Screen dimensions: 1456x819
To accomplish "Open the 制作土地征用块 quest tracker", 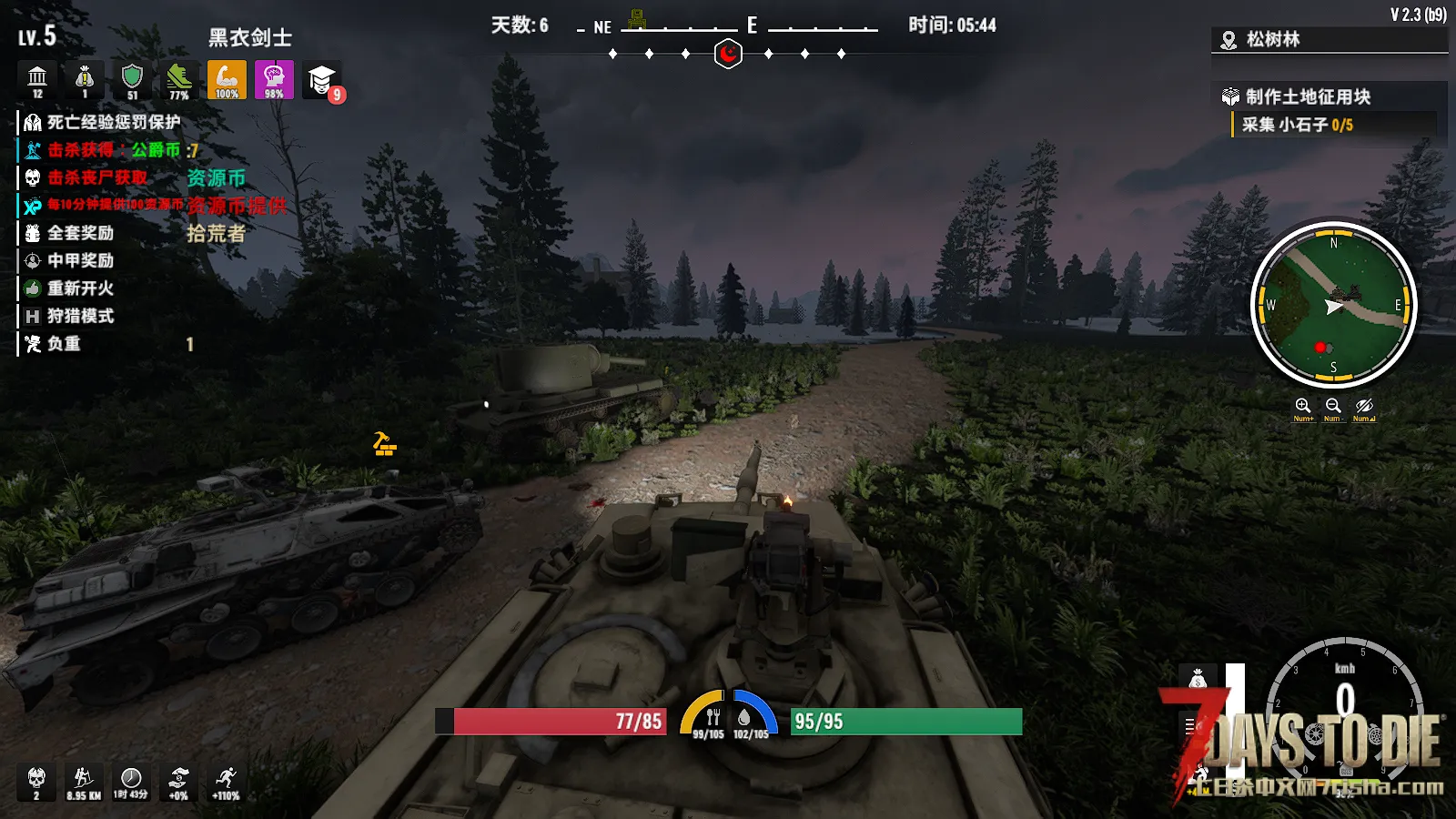I will pos(1308,96).
